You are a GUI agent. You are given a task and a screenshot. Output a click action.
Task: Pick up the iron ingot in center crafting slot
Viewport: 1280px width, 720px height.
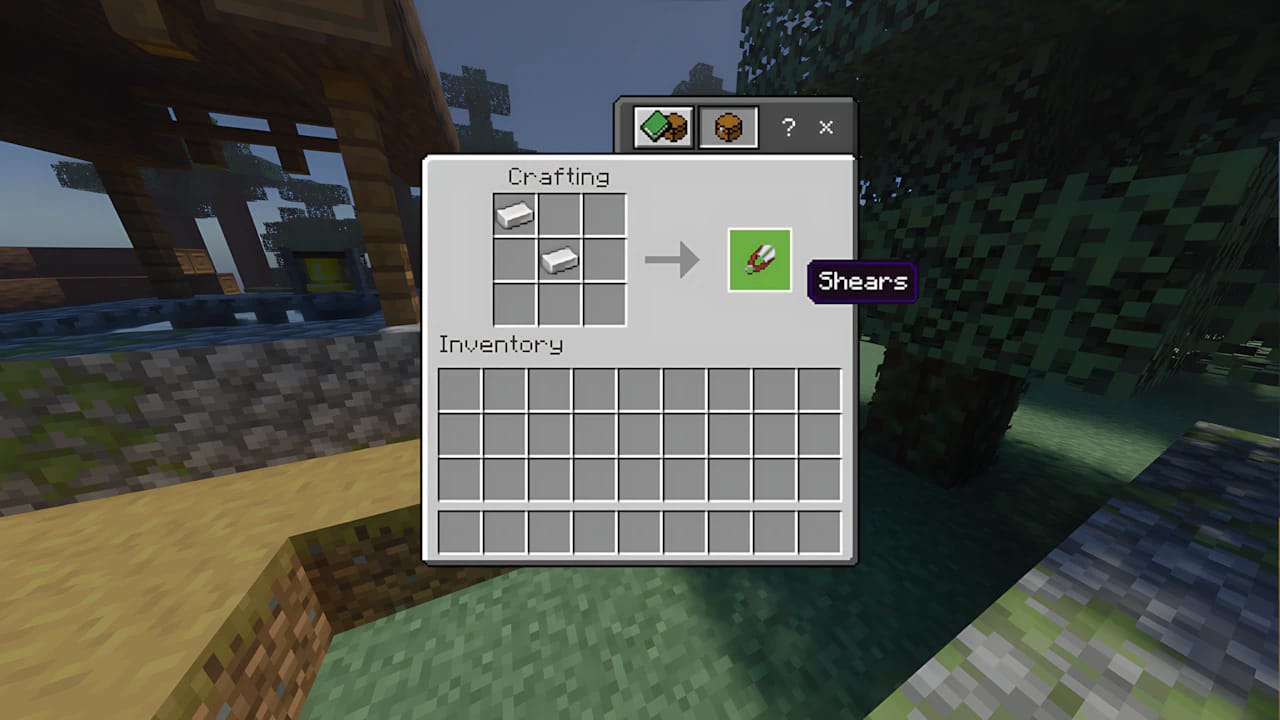pos(561,261)
